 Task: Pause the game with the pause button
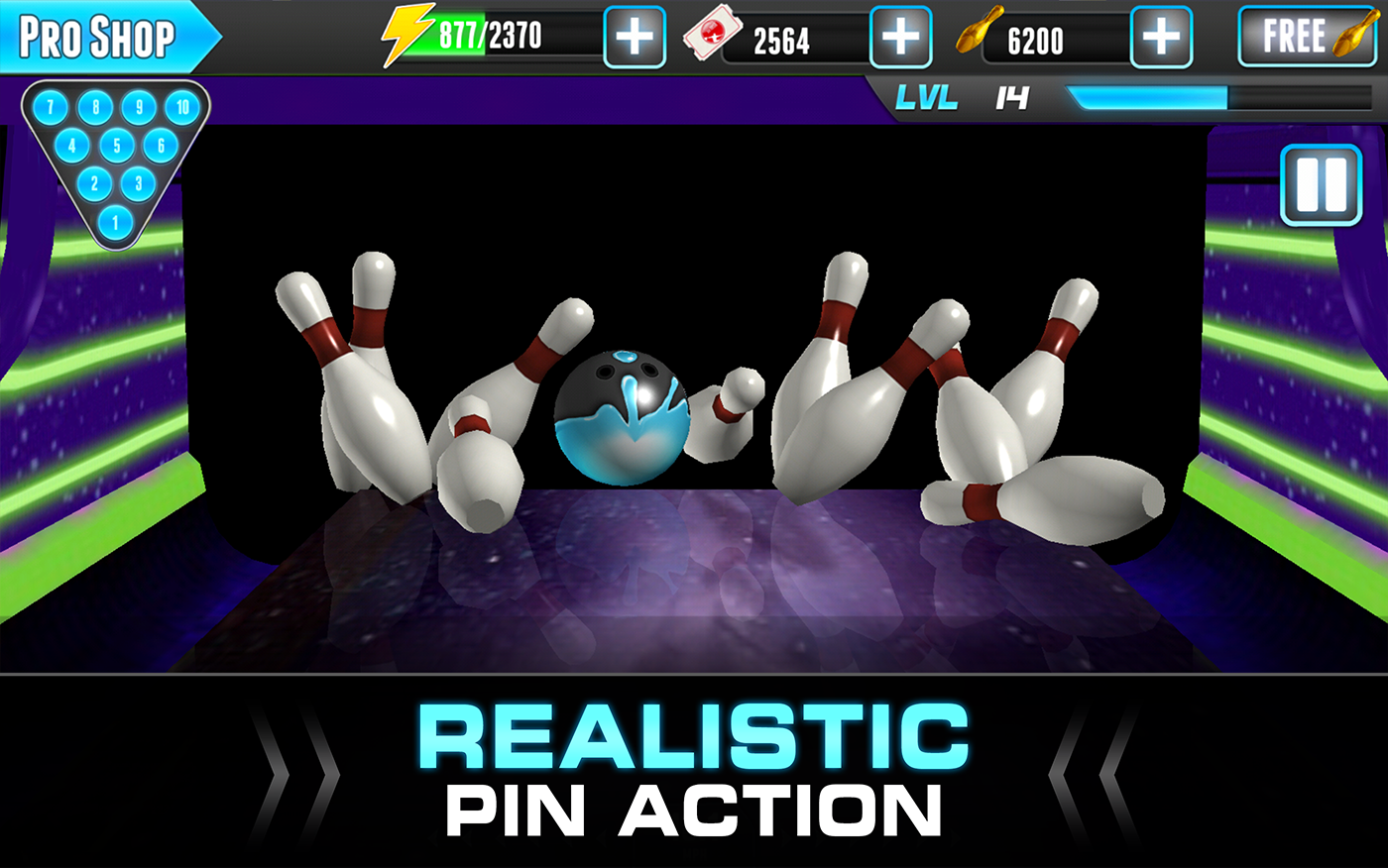click(1321, 185)
